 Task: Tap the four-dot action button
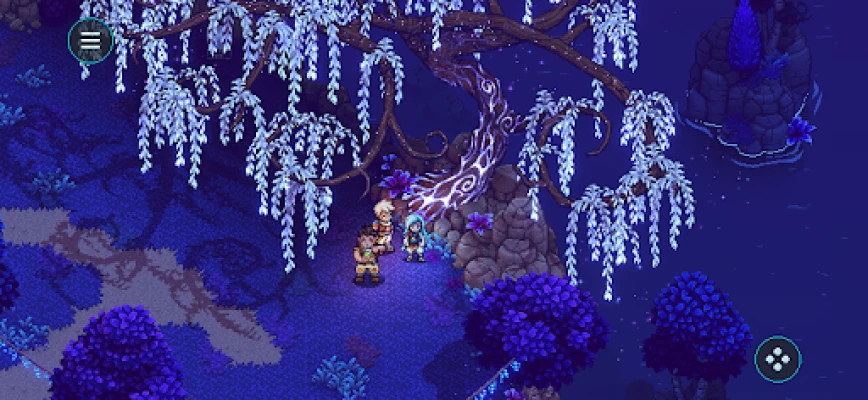coord(777,359)
